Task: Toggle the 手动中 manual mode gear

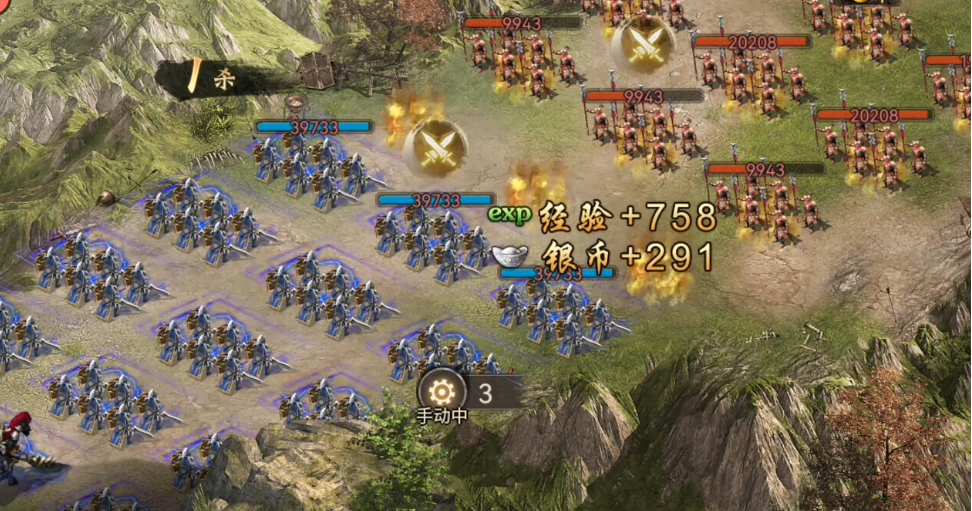Action: [x=442, y=392]
